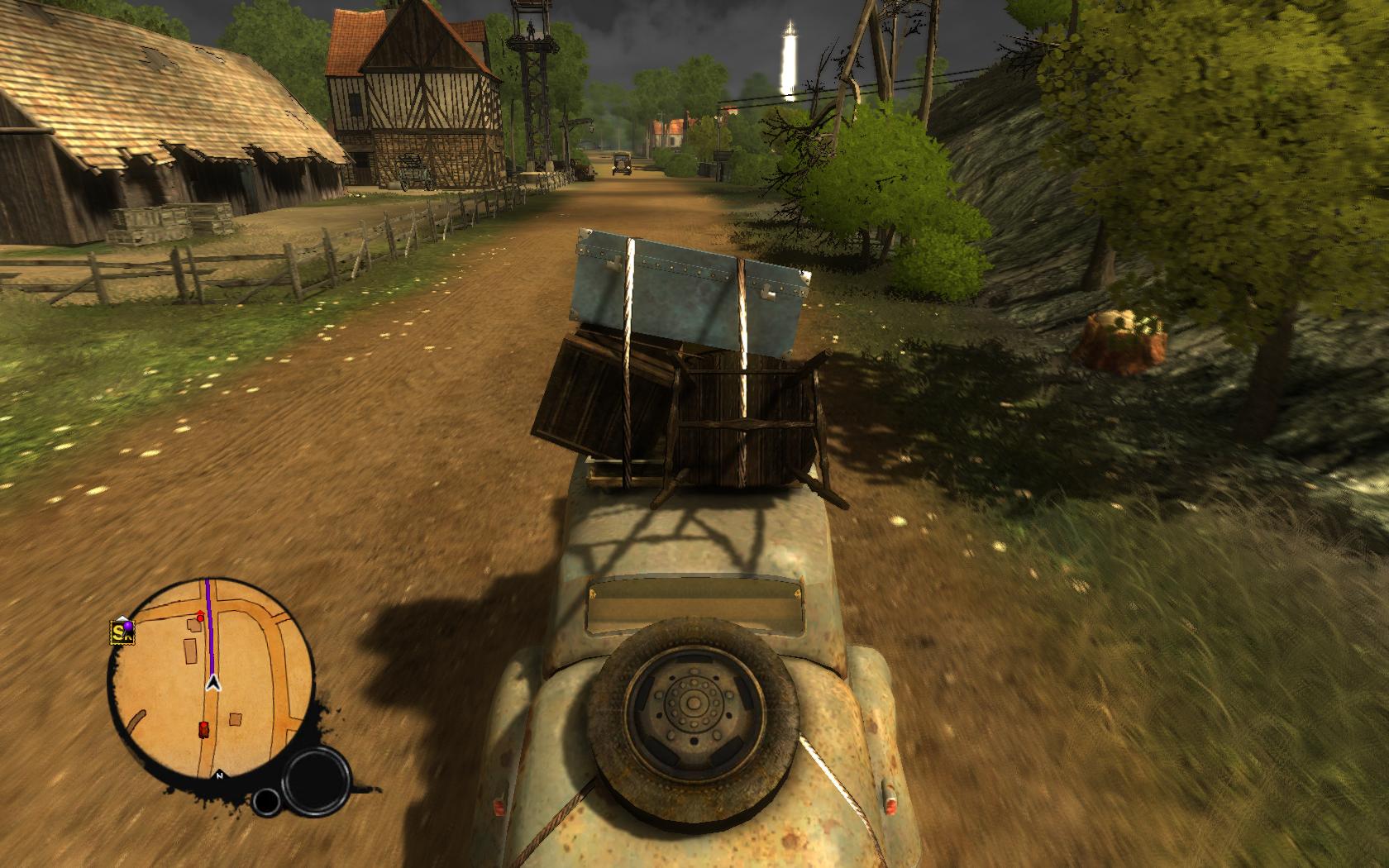Select the red car marker on minimap
Image resolution: width=1389 pixels, height=868 pixels.
click(x=203, y=729)
